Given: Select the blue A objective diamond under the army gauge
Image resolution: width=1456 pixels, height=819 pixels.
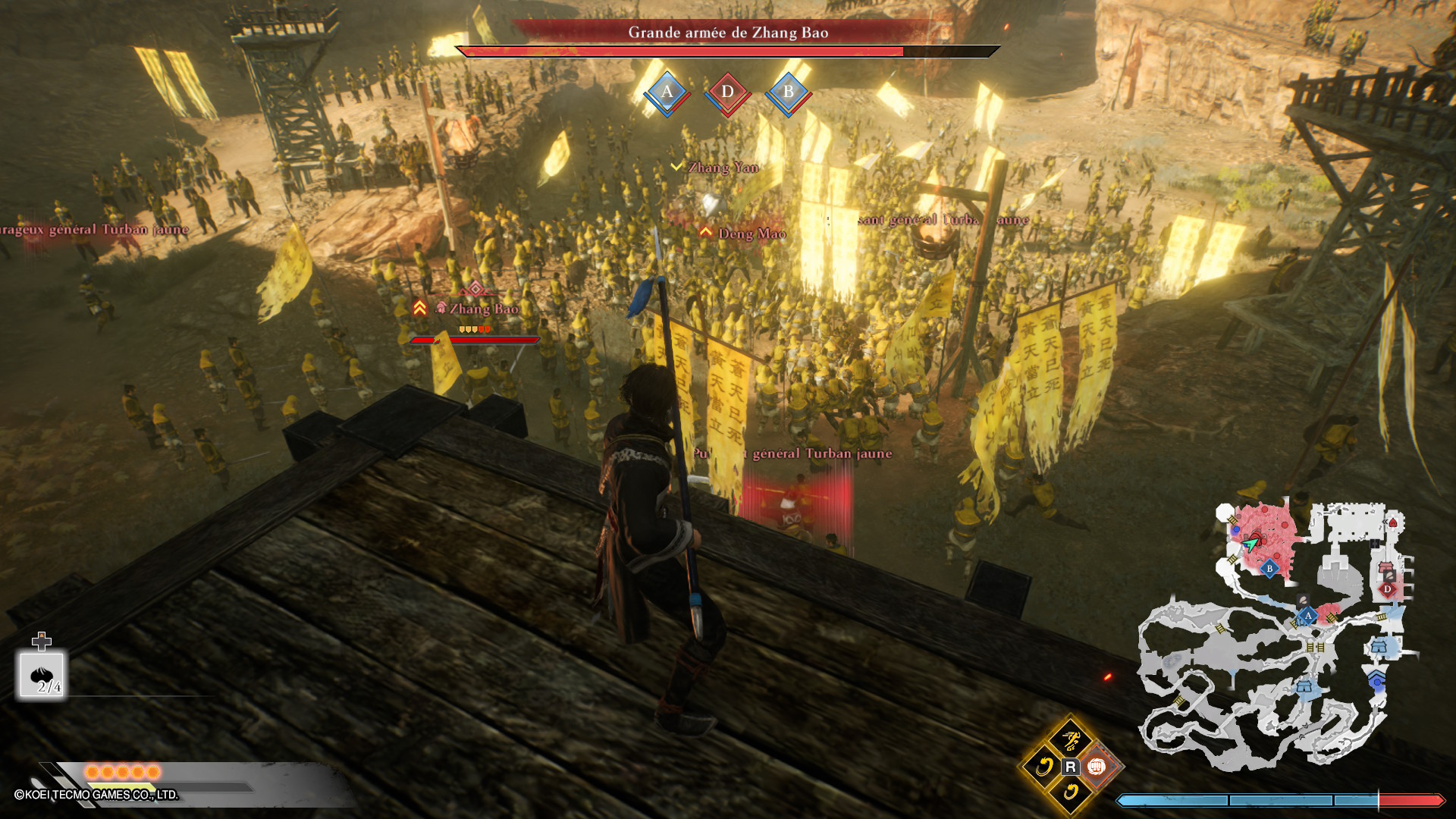Looking at the screenshot, I should [667, 93].
